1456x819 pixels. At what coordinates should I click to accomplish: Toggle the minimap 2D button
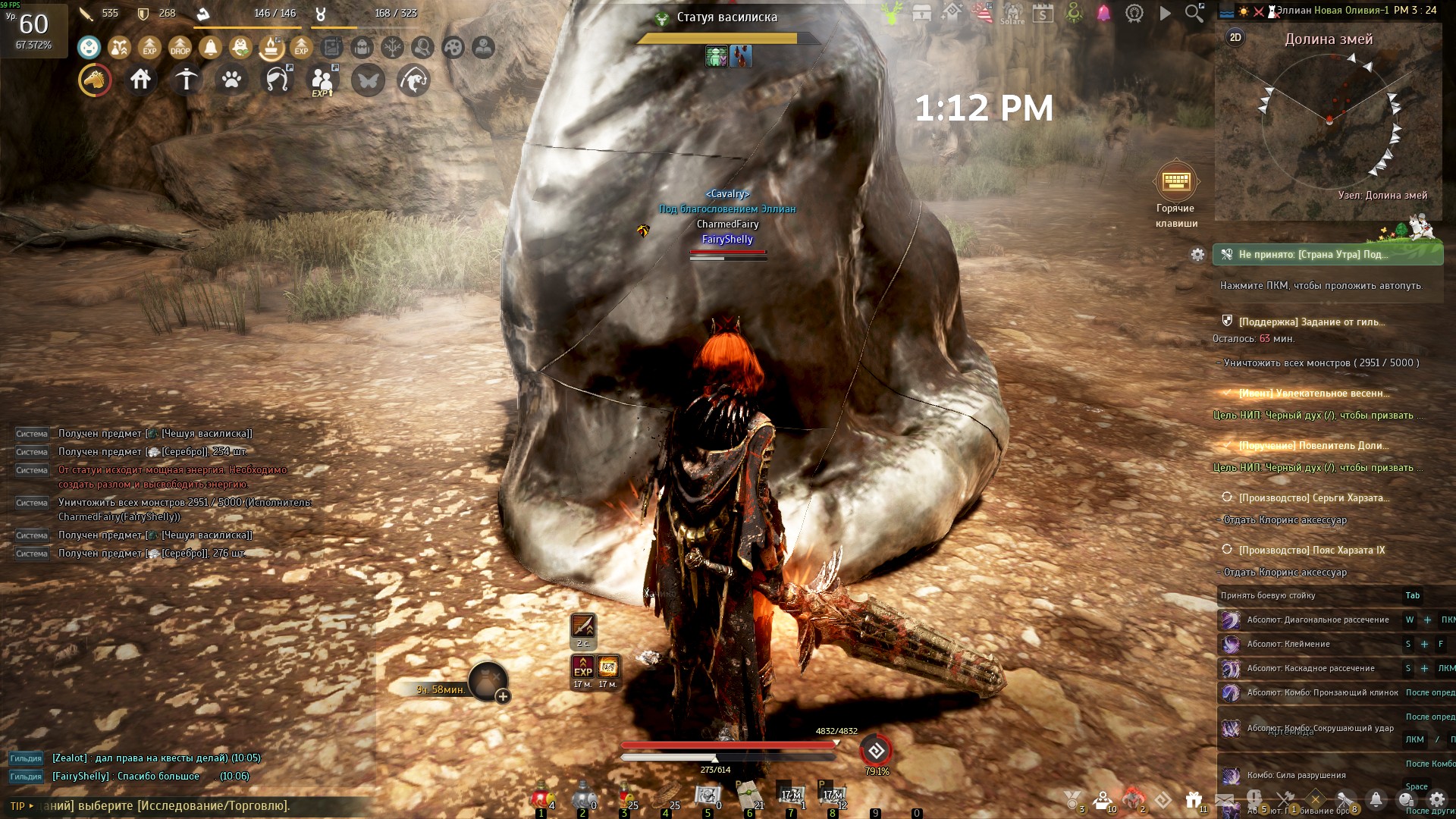click(x=1235, y=37)
